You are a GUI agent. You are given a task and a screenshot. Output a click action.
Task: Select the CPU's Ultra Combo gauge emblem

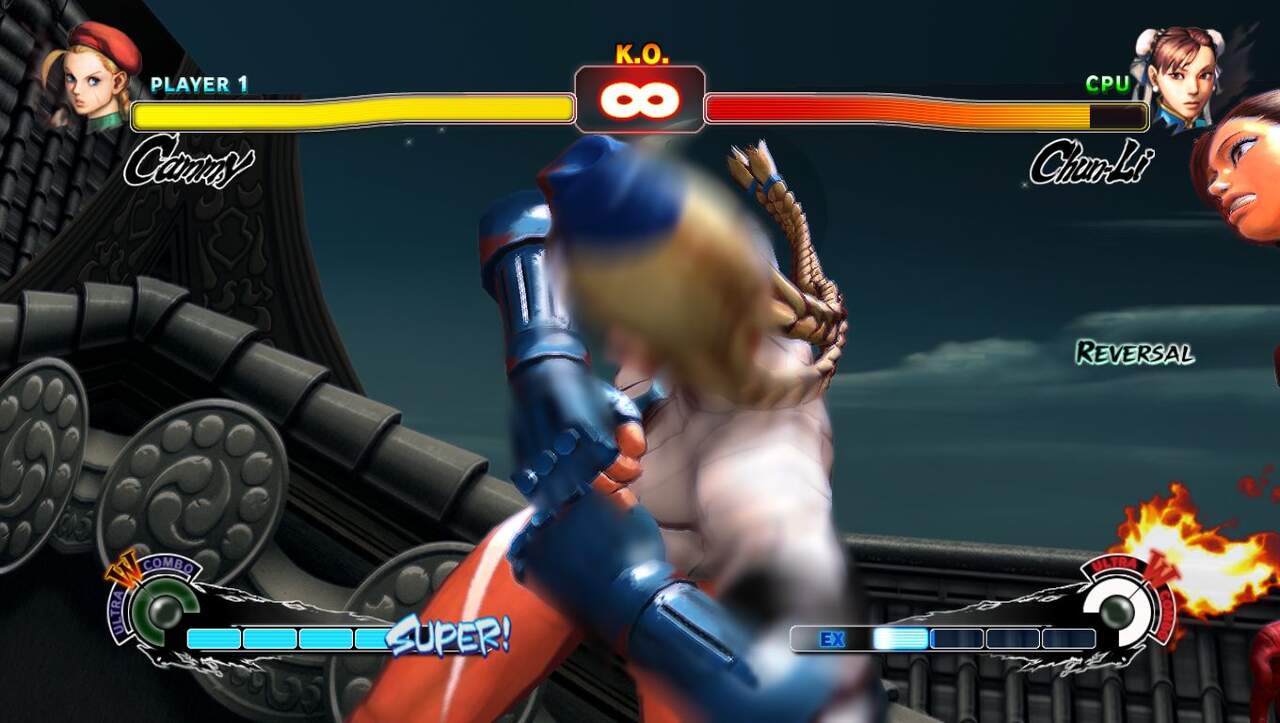[1117, 606]
